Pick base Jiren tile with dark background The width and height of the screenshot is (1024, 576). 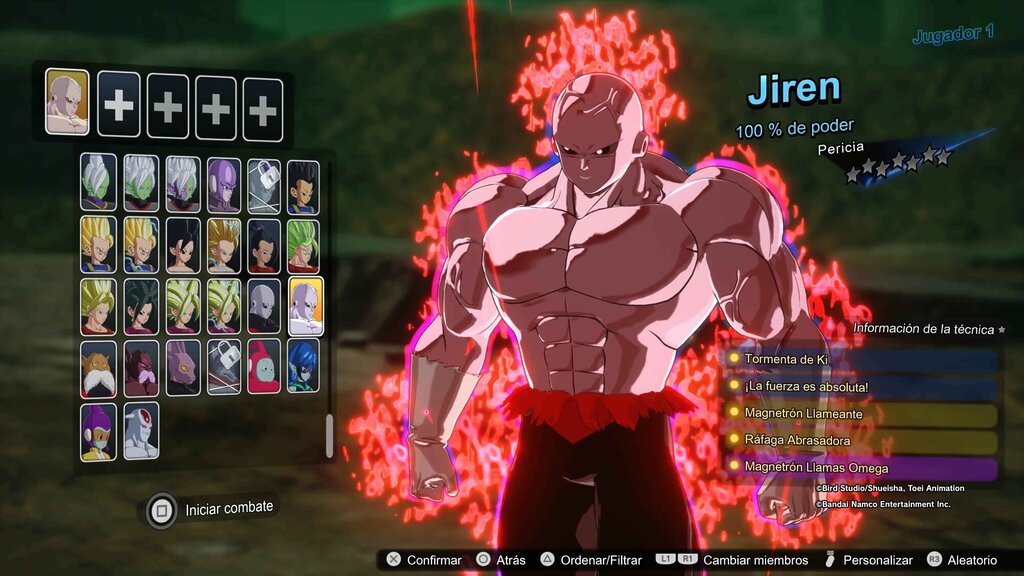click(x=264, y=306)
